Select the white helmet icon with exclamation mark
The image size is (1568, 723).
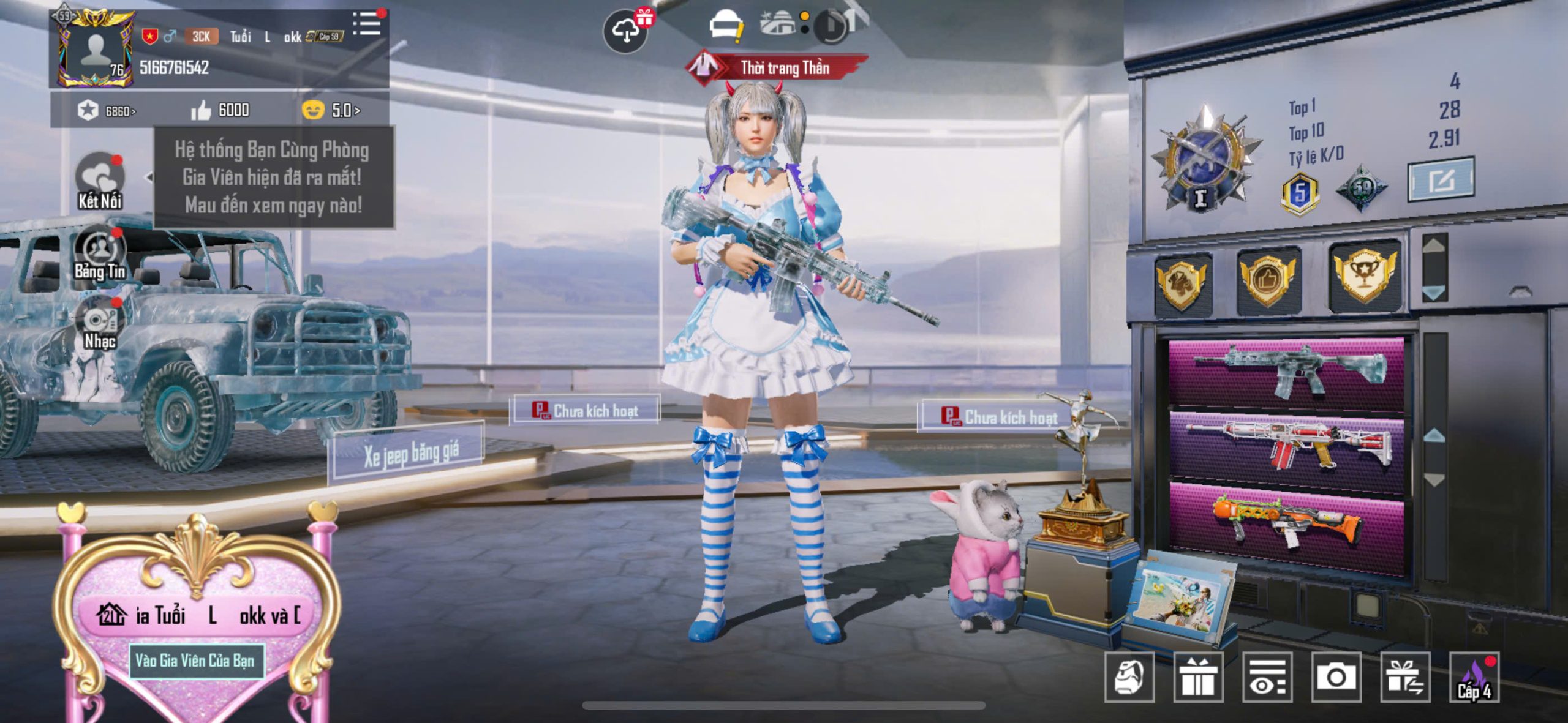point(725,27)
